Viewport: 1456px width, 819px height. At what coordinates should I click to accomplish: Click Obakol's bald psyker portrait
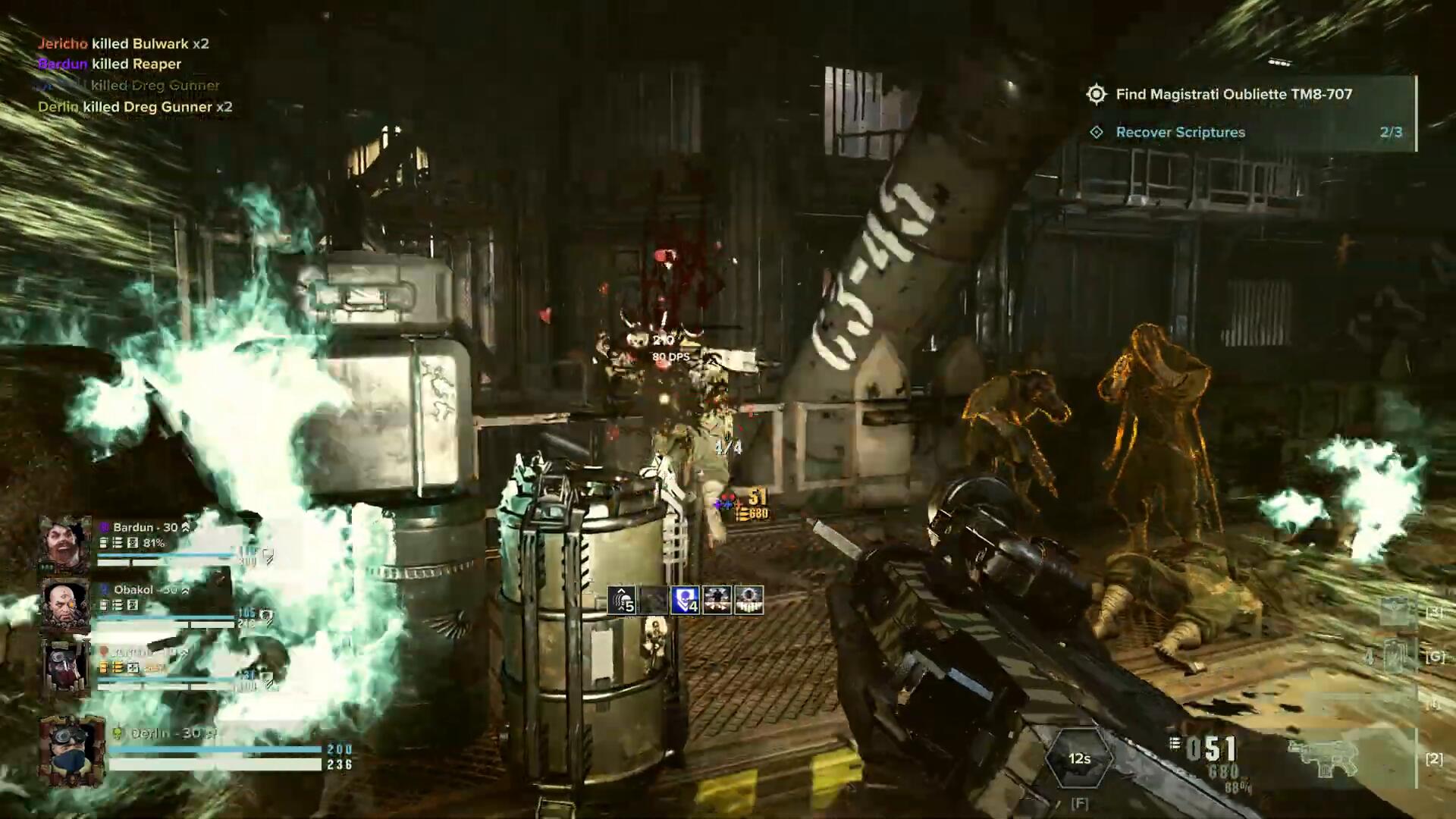[65, 604]
